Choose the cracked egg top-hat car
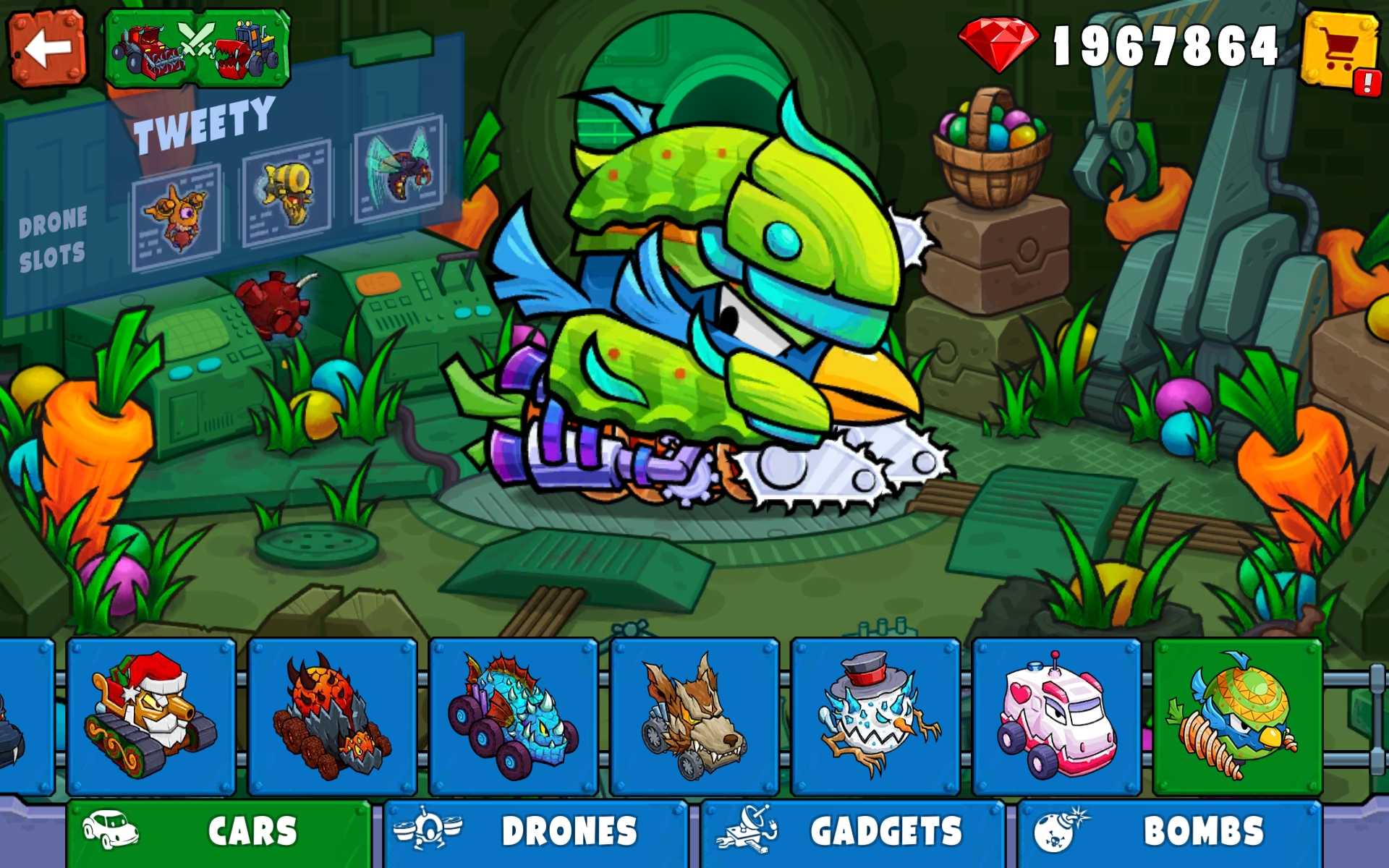This screenshot has width=1389, height=868. click(x=875, y=716)
